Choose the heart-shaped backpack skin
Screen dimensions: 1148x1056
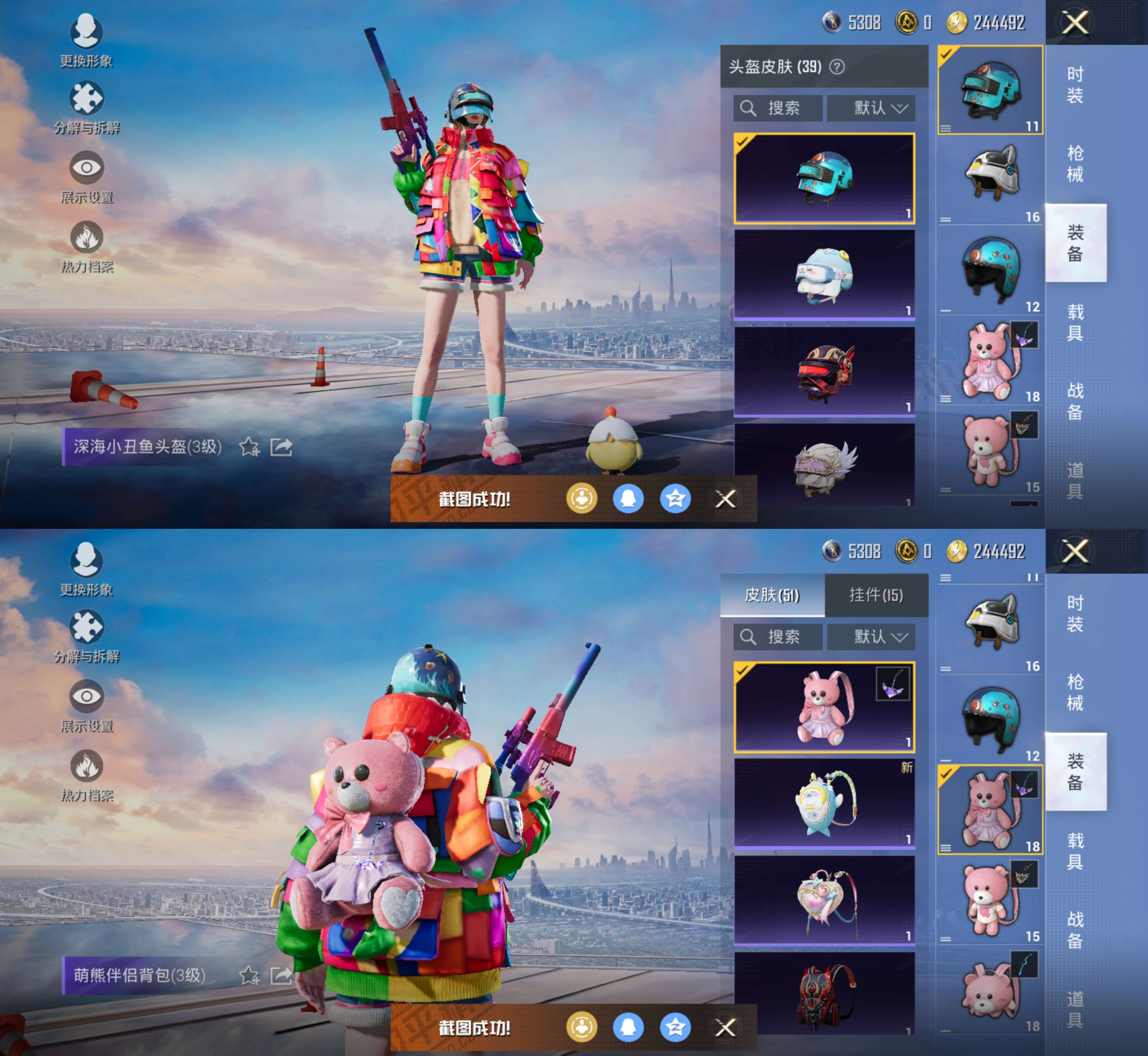[x=824, y=900]
